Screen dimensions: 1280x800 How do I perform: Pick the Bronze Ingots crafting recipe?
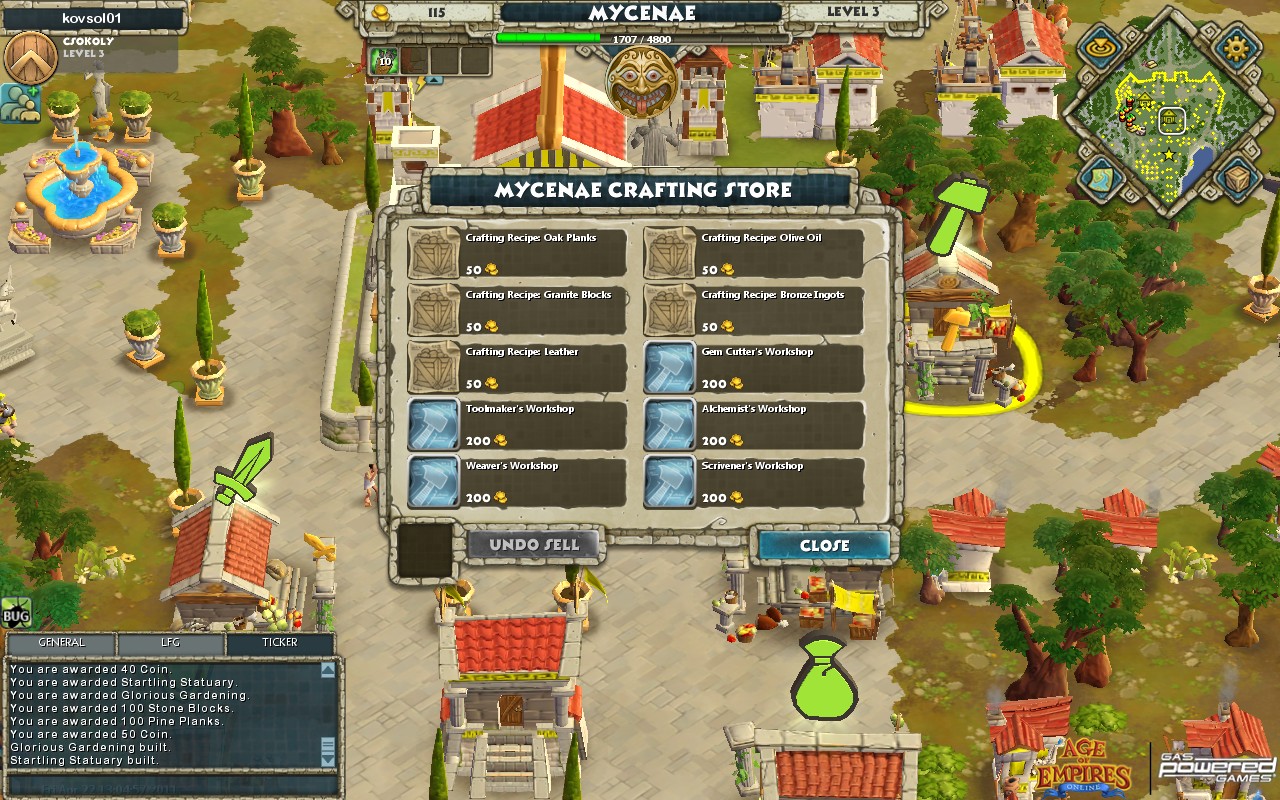tap(753, 310)
